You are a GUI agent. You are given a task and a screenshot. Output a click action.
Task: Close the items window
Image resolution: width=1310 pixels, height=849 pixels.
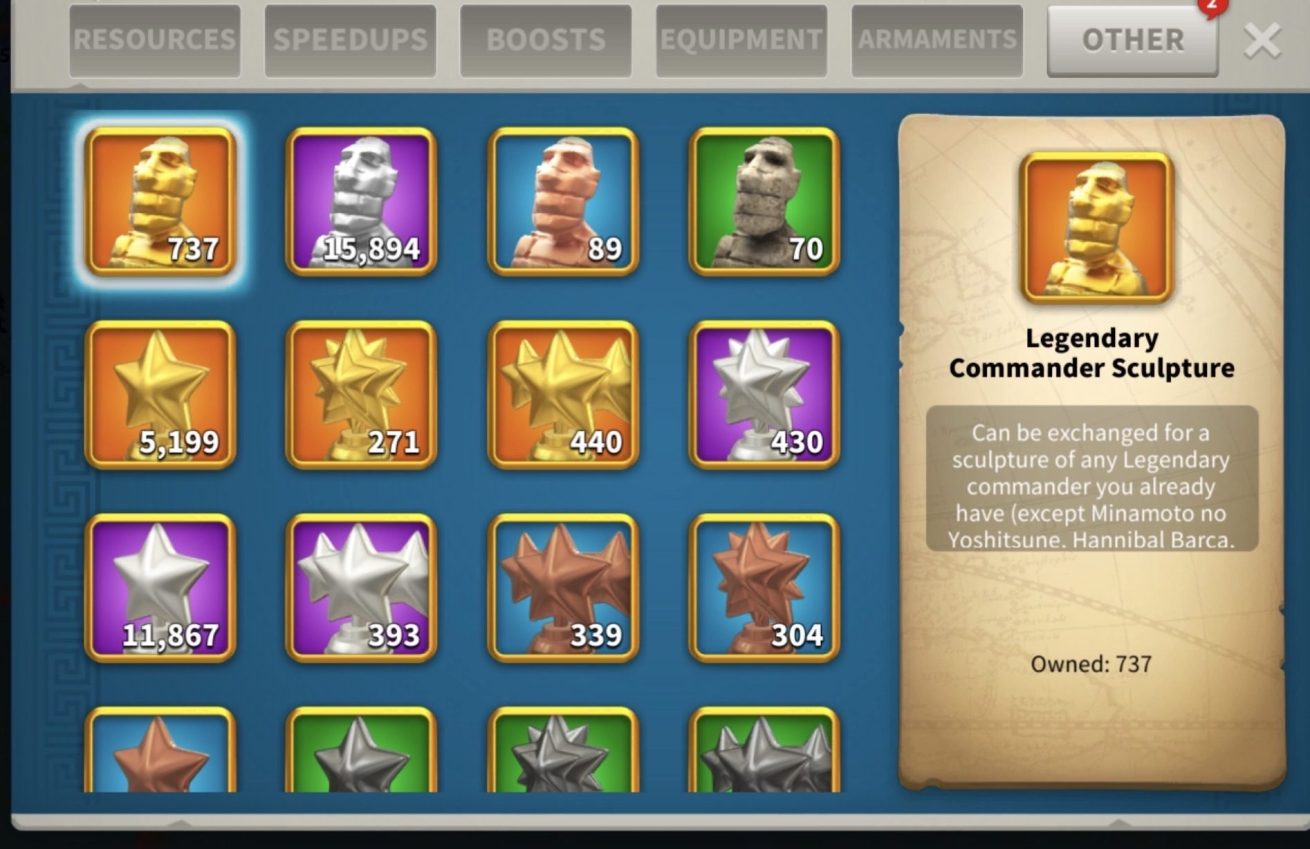(1262, 41)
